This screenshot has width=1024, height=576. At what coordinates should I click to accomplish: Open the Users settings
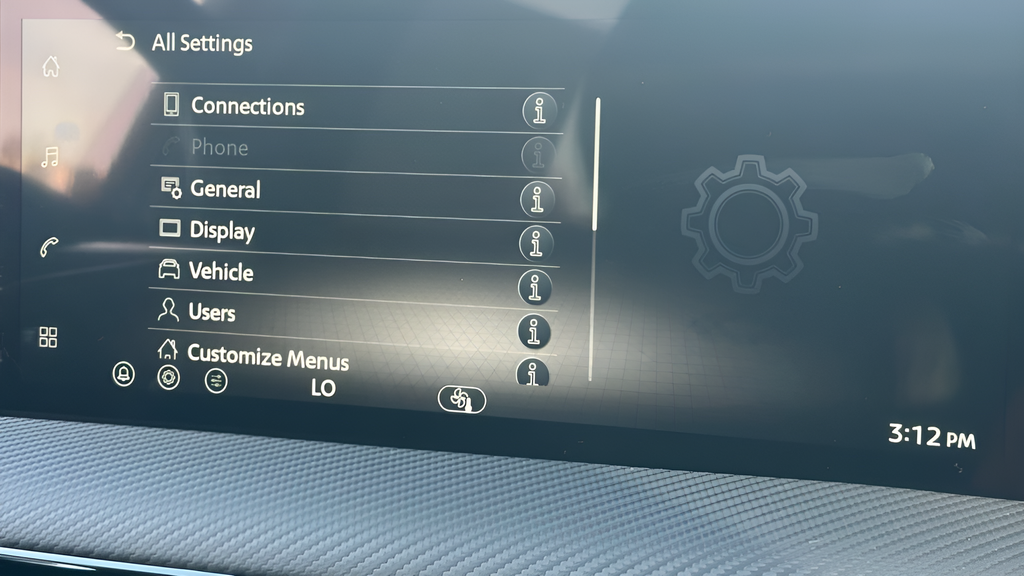click(x=211, y=312)
